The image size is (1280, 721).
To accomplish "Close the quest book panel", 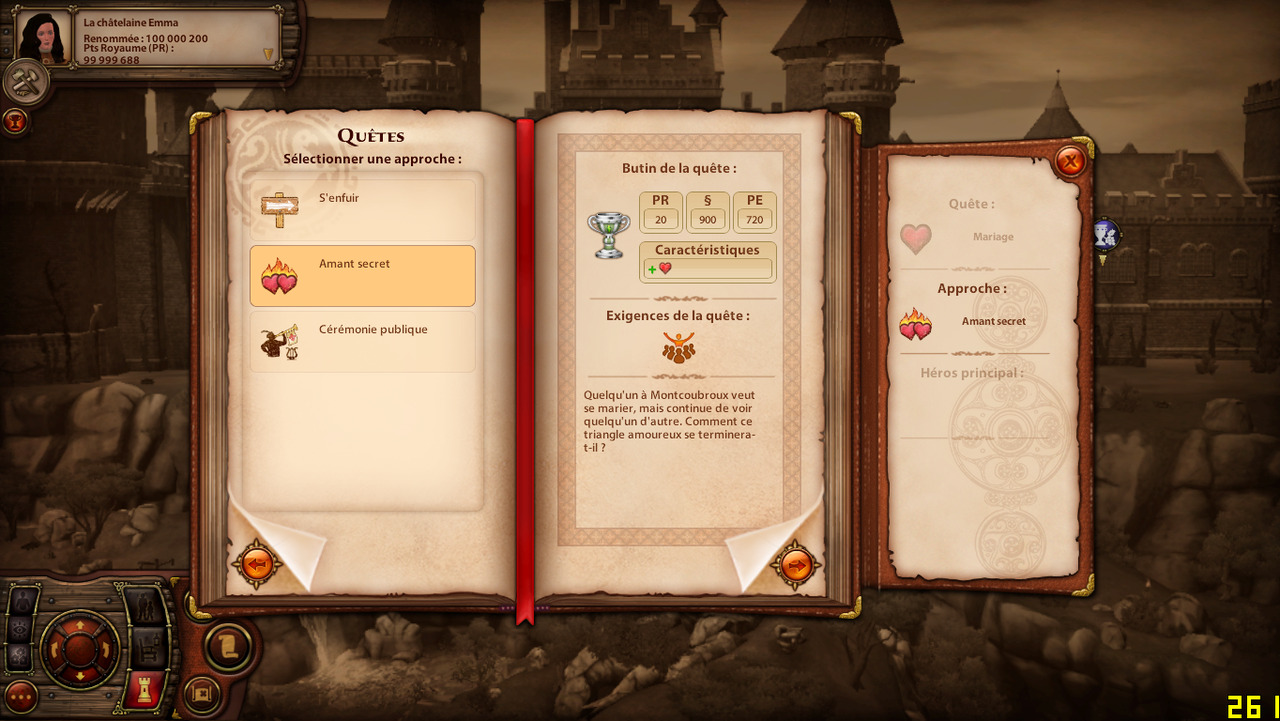I will pyautogui.click(x=1070, y=161).
